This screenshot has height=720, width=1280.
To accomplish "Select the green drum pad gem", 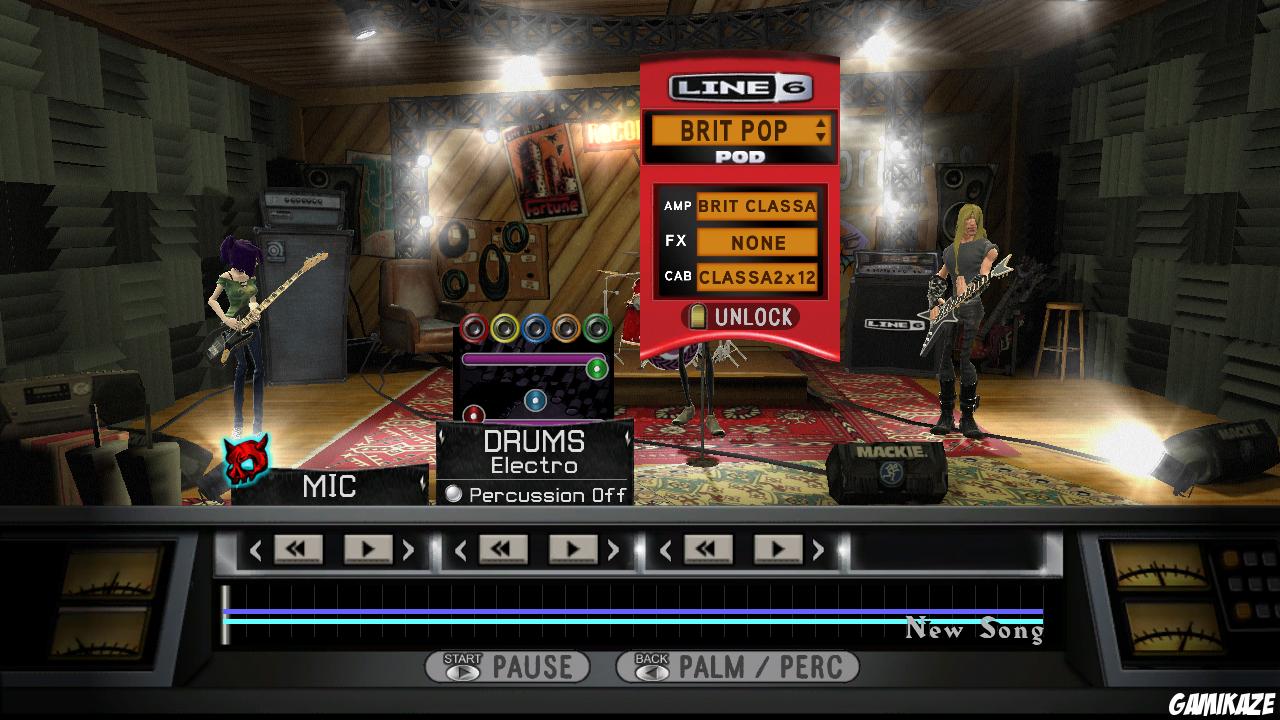I will pos(597,327).
